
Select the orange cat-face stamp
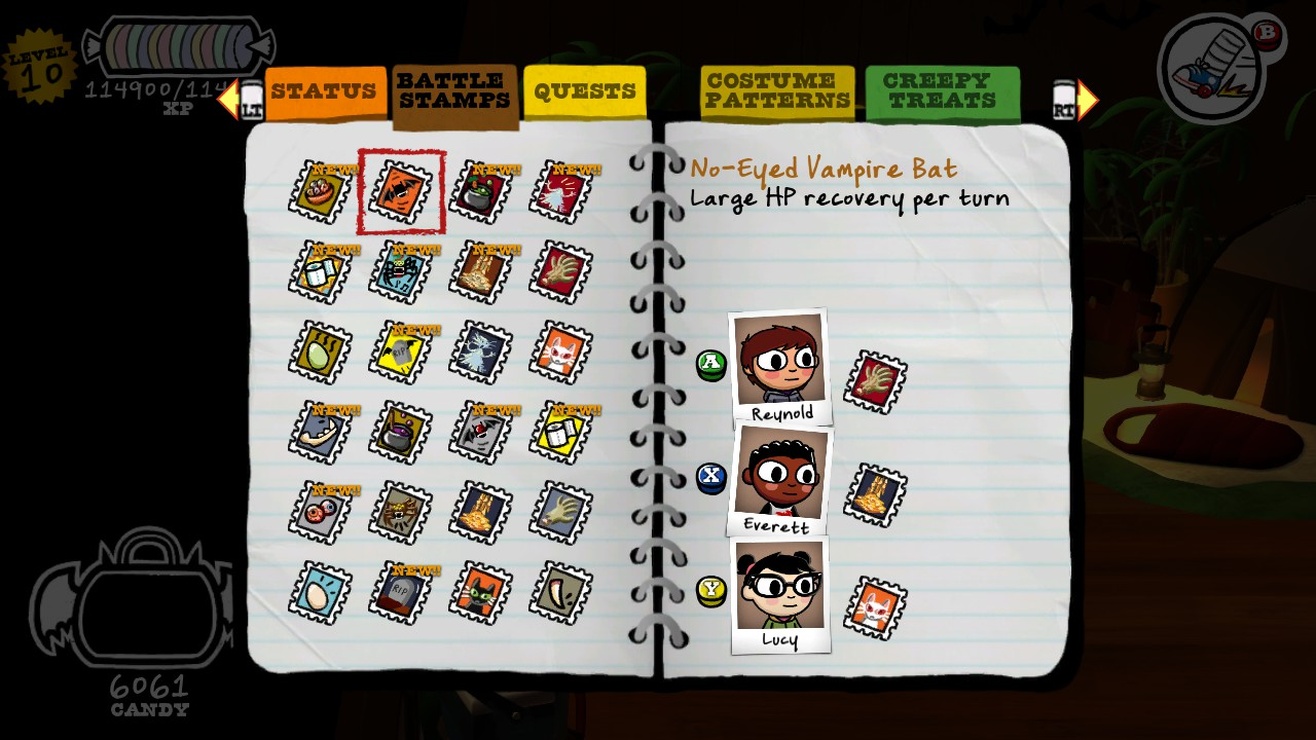tap(560, 350)
